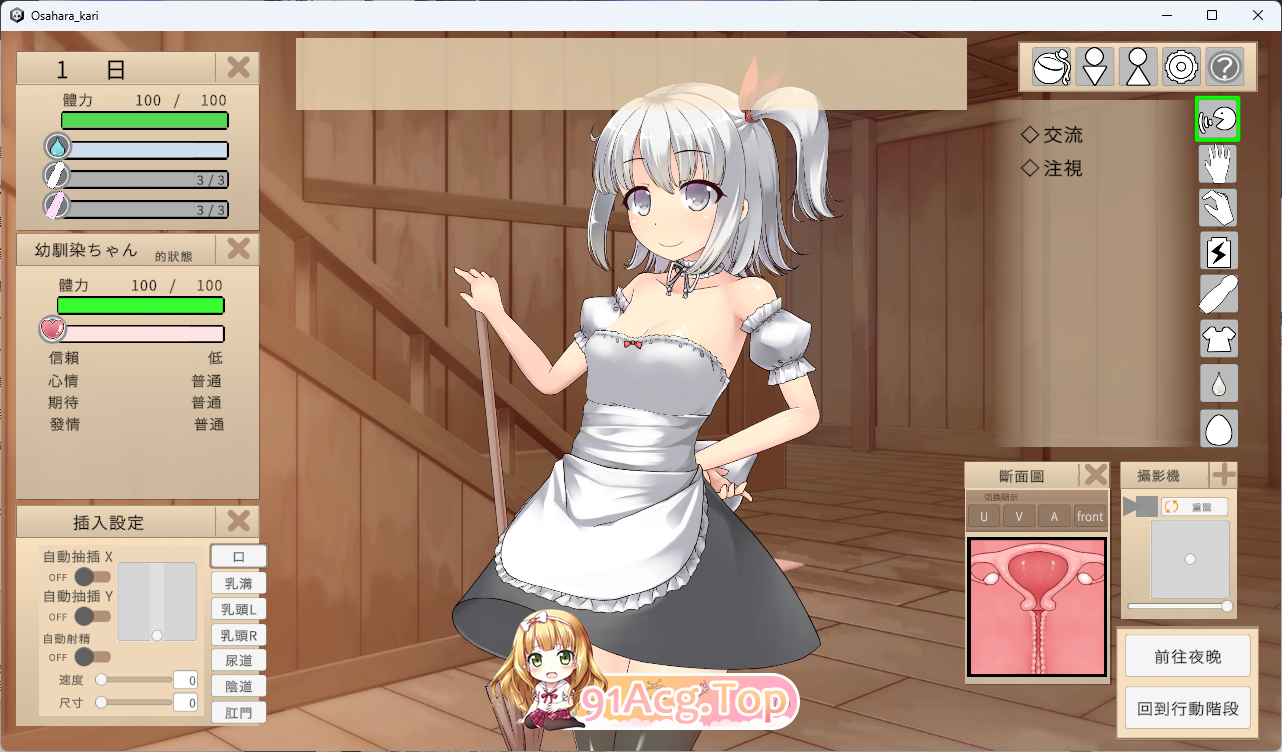This screenshot has height=752, width=1282.
Task: Switch cross-section view to U display
Action: point(983,515)
